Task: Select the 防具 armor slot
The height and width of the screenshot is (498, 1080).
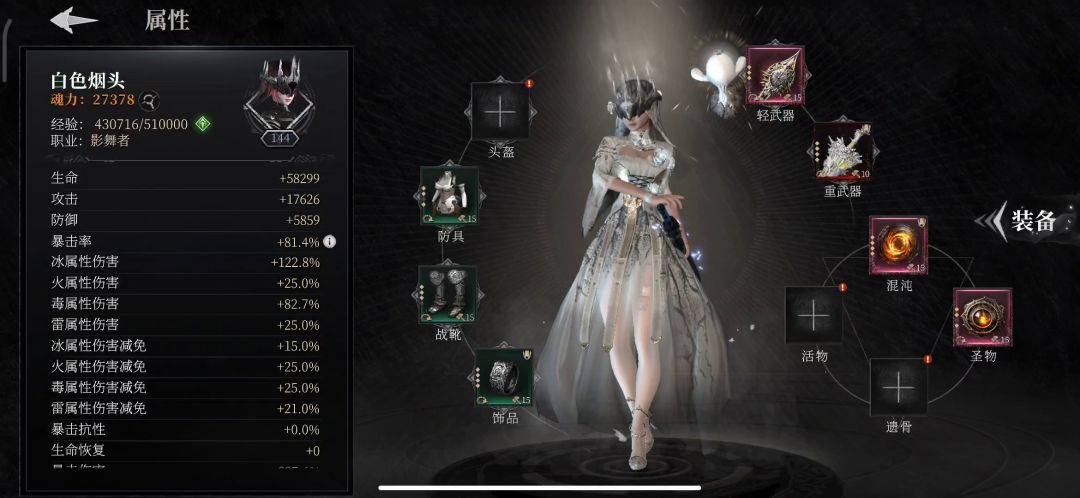Action: (450, 197)
